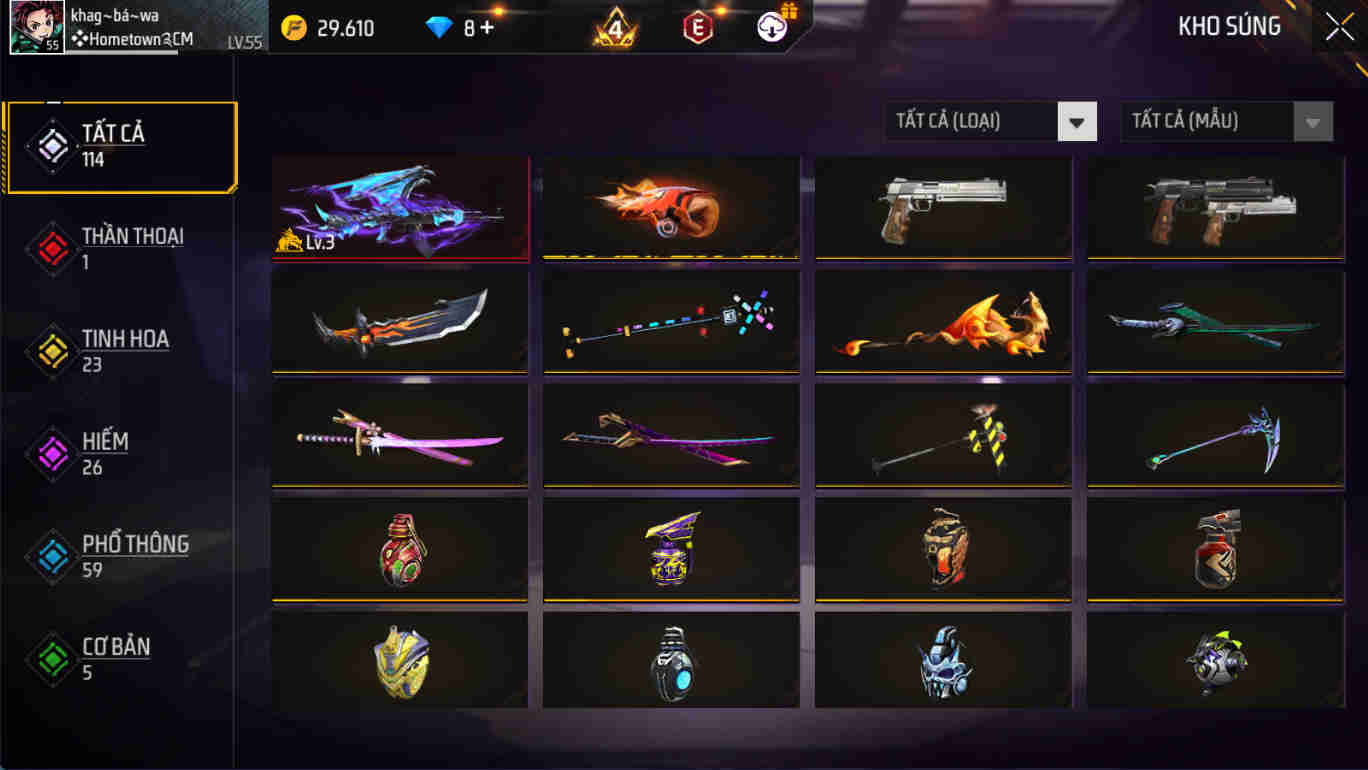This screenshot has height=770, width=1368.
Task: Expand the weapon type filter arrow
Action: (x=1076, y=121)
